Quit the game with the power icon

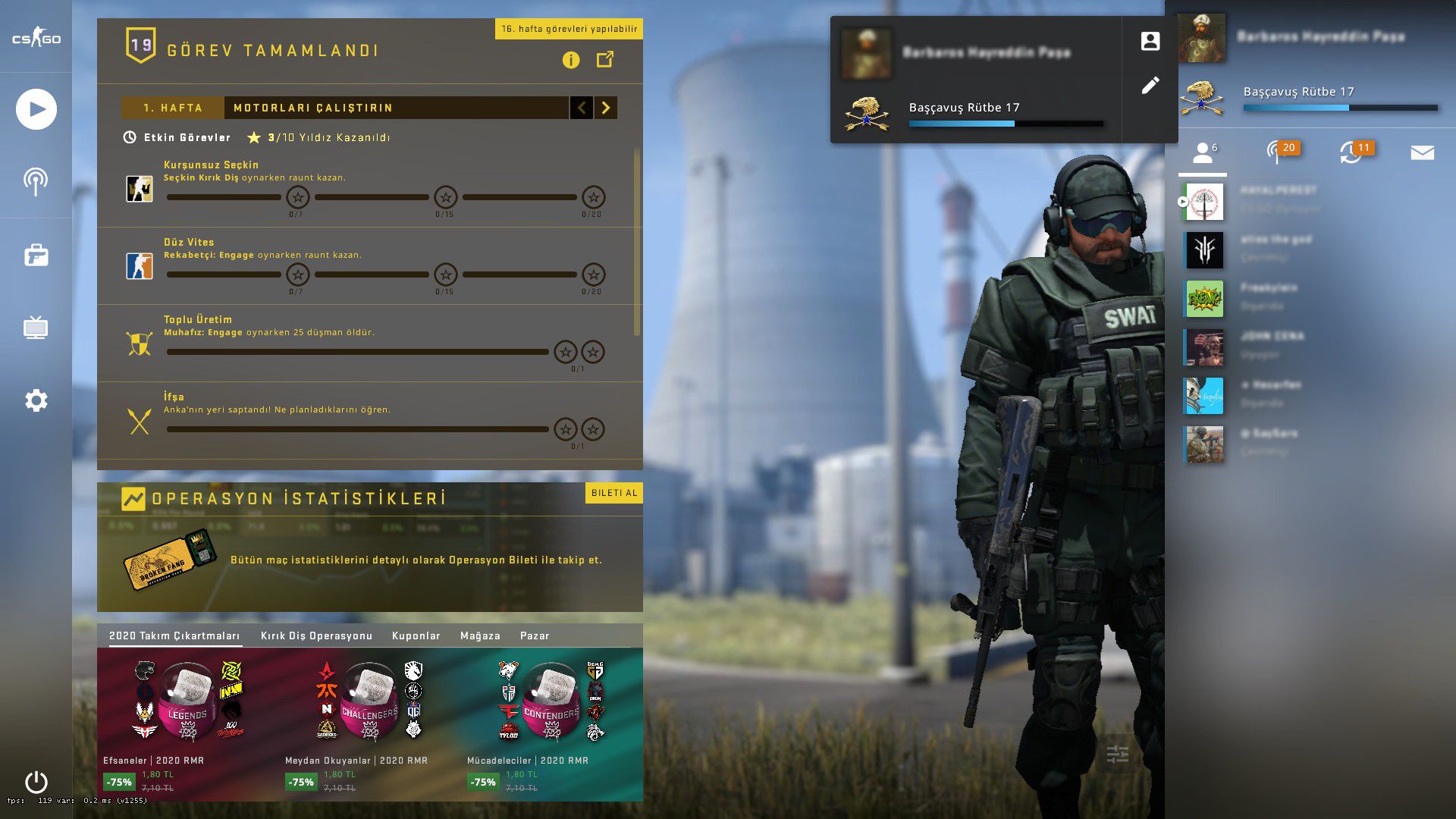pos(36,782)
